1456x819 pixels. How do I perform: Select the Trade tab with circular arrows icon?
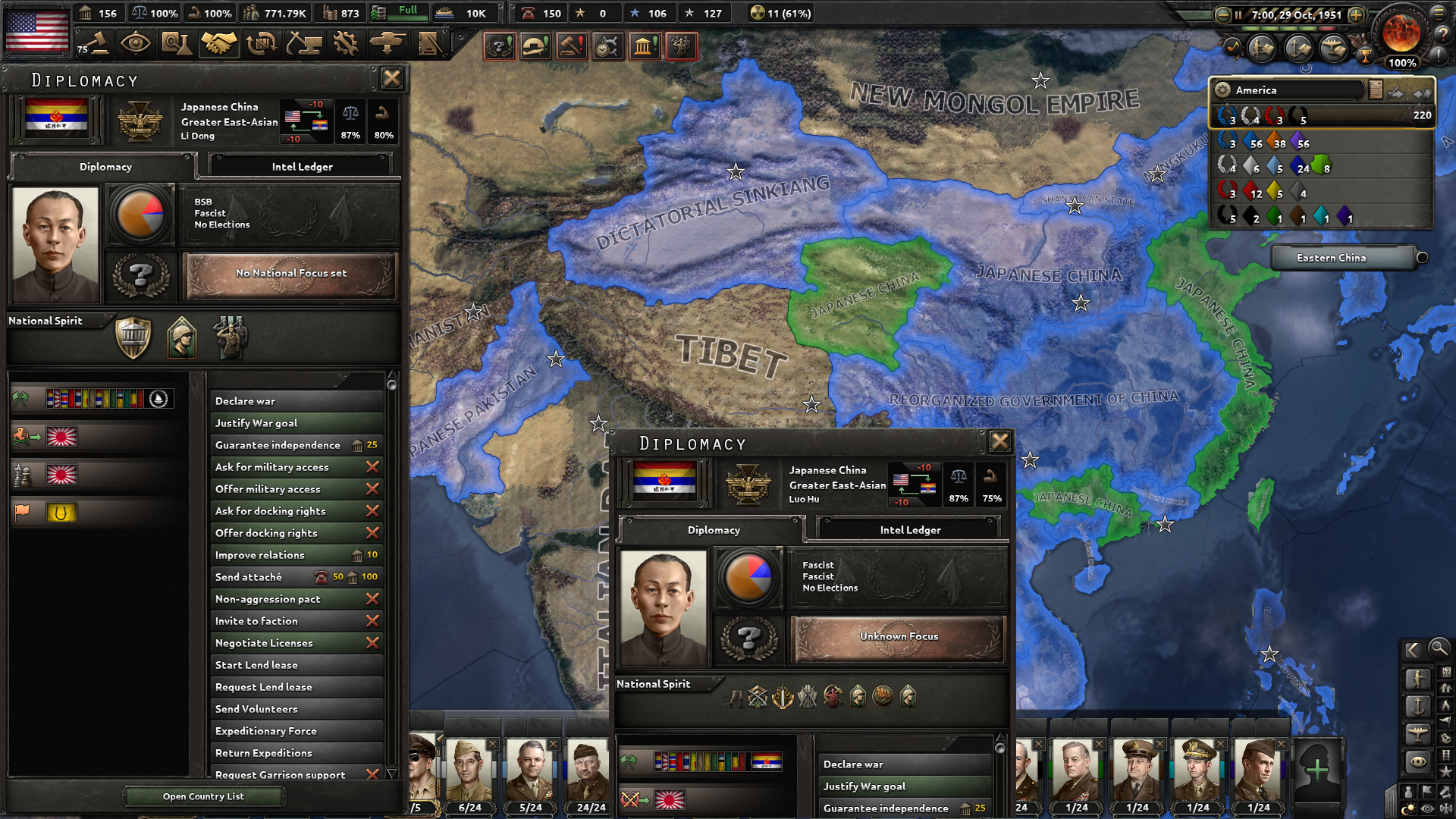click(262, 44)
